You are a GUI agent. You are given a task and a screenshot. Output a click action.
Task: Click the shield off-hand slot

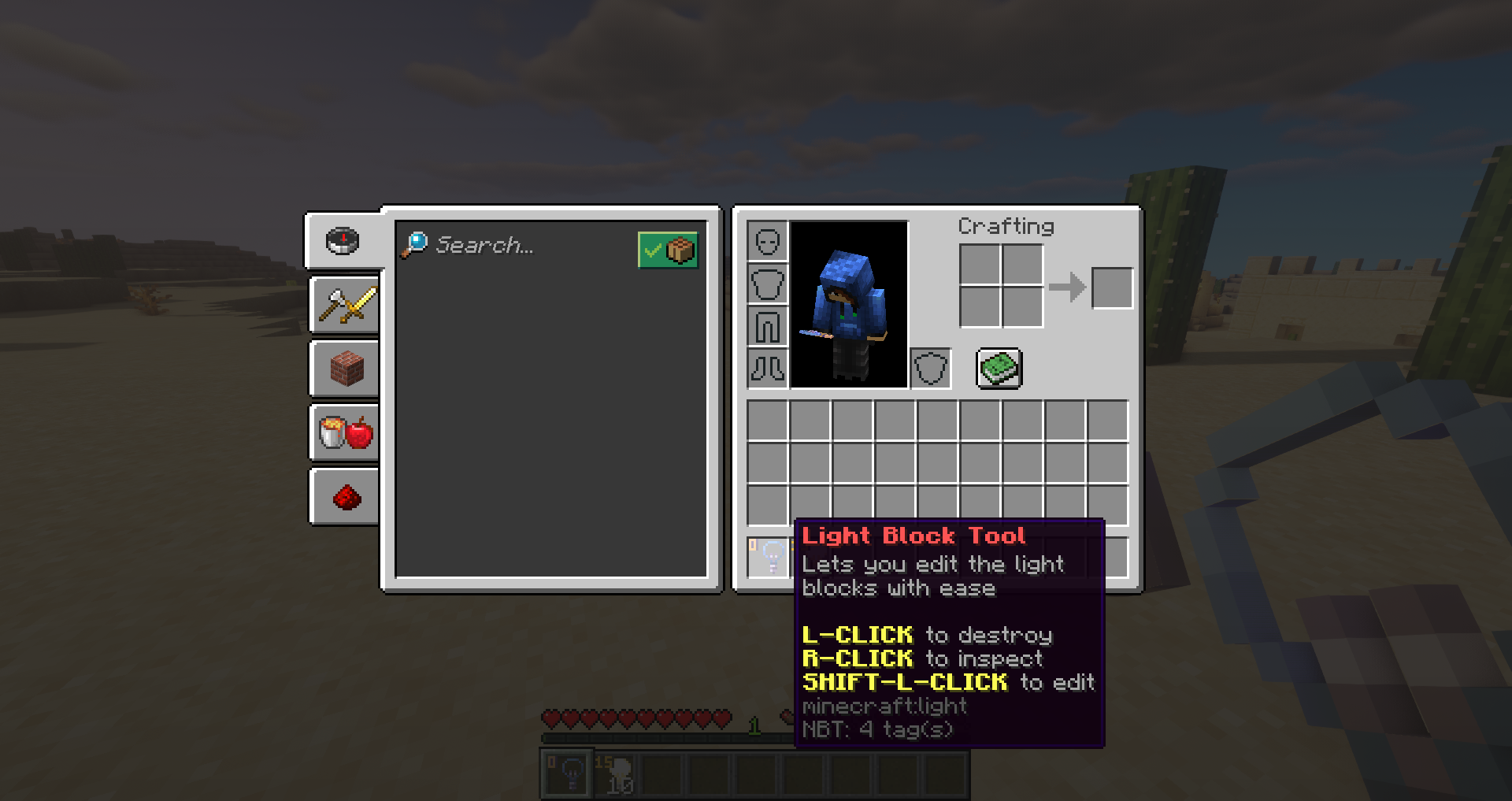pos(932,368)
